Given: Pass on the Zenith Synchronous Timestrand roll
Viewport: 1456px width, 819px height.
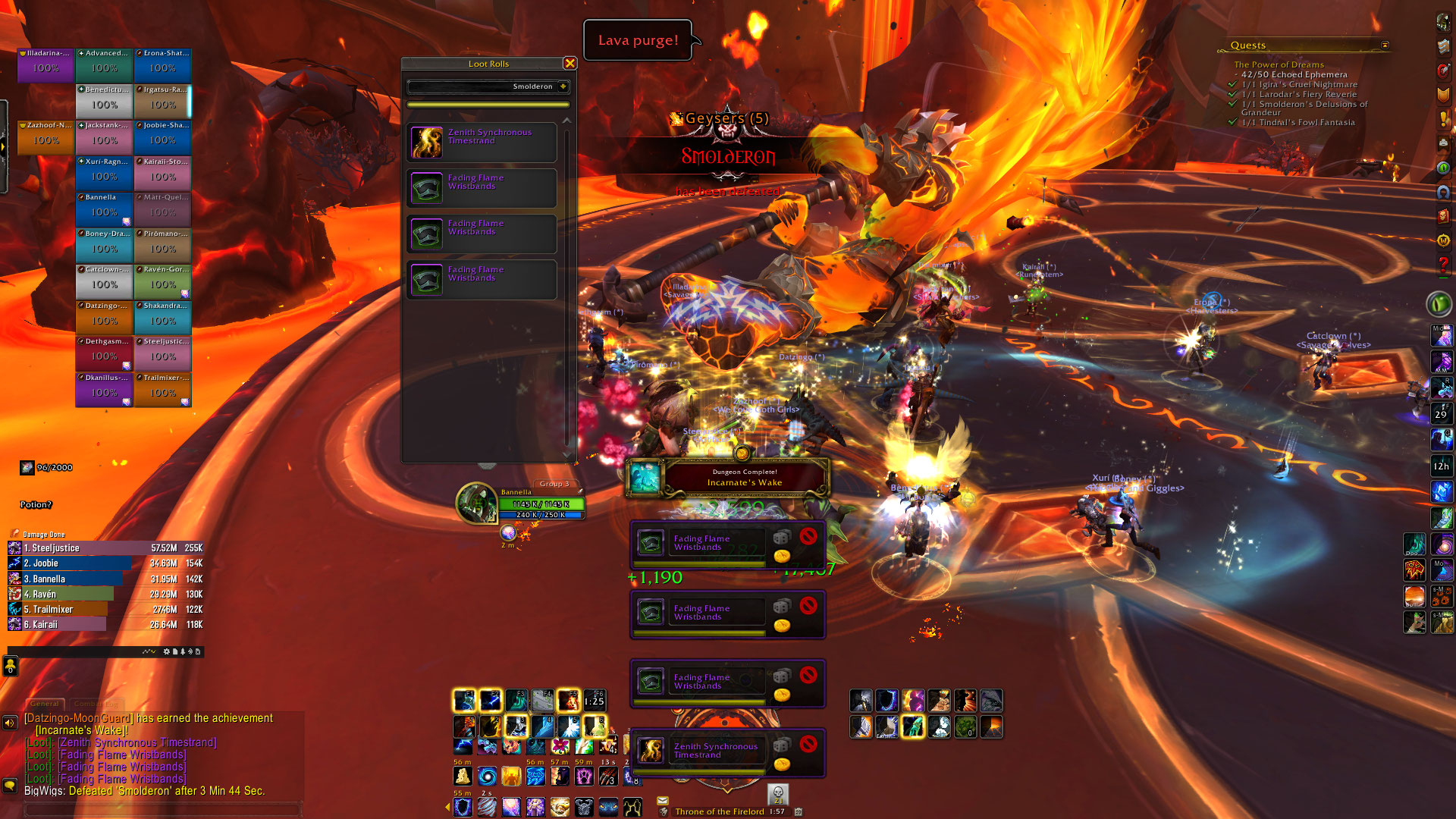Looking at the screenshot, I should click(808, 744).
